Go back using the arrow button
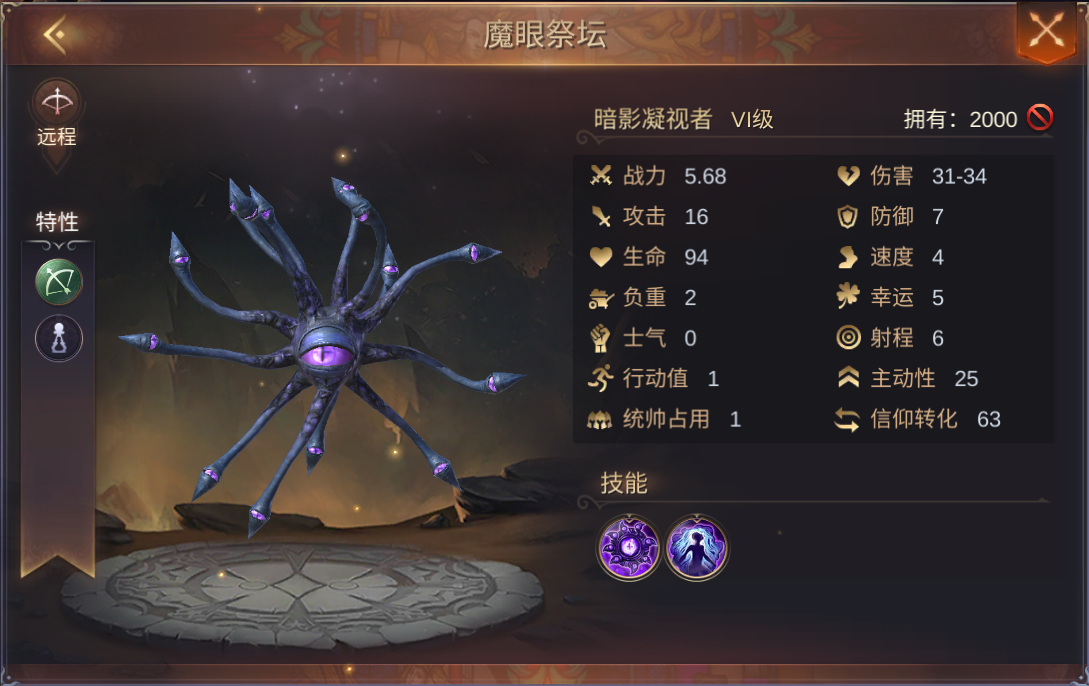This screenshot has width=1089, height=686. tap(55, 36)
